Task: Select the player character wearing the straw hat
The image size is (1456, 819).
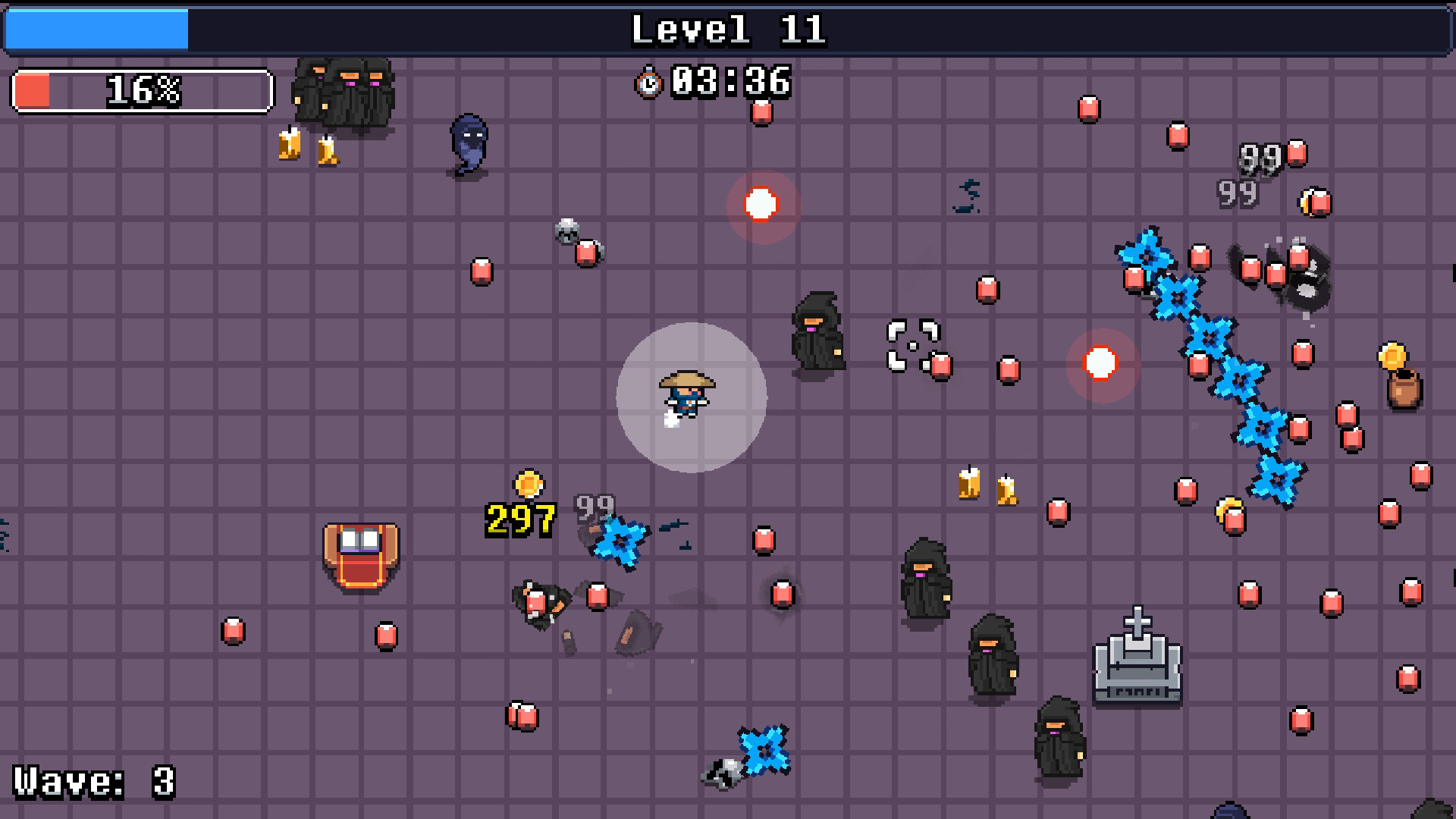Action: coord(687,394)
